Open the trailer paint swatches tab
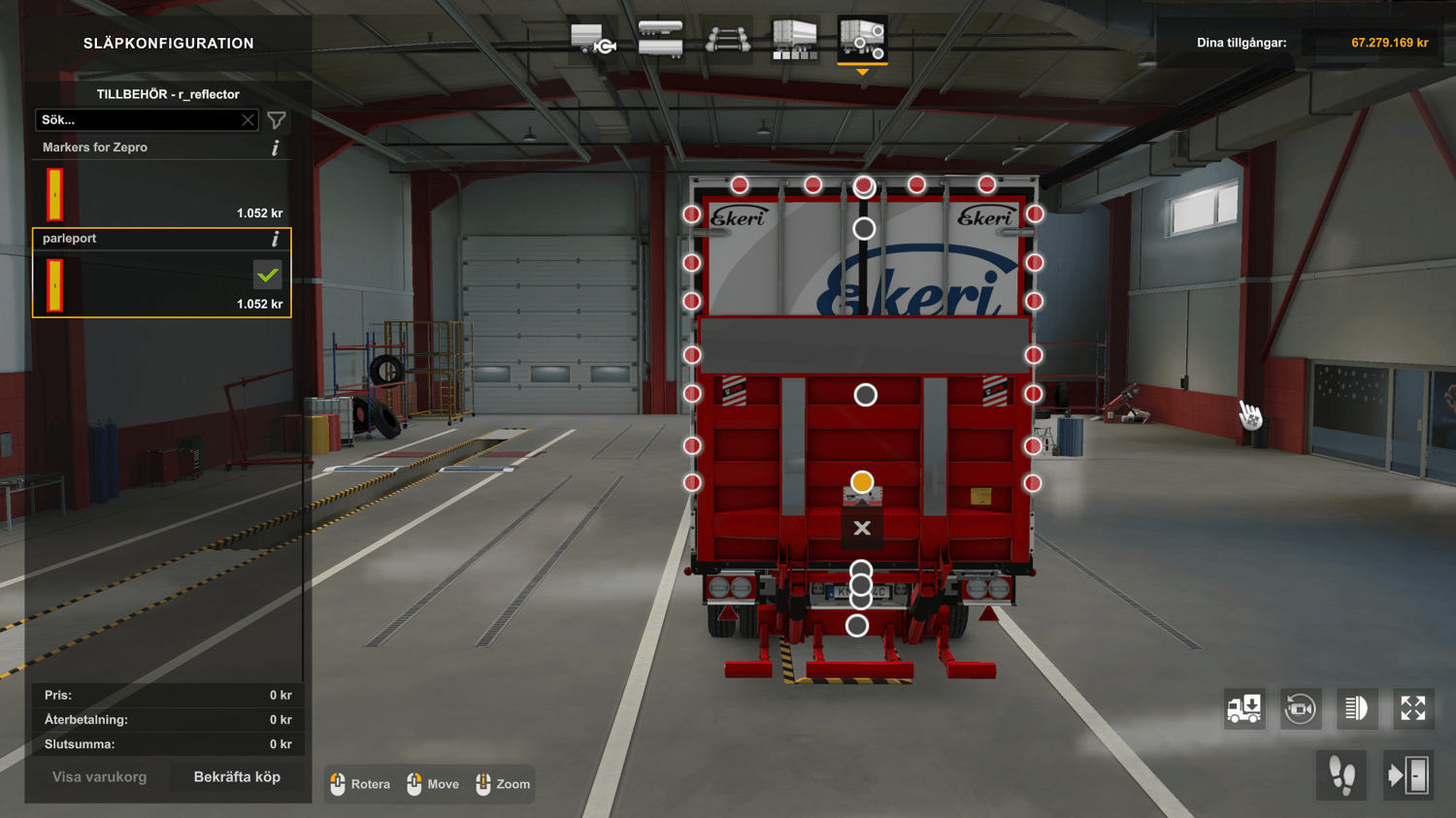1456x818 pixels. [794, 41]
